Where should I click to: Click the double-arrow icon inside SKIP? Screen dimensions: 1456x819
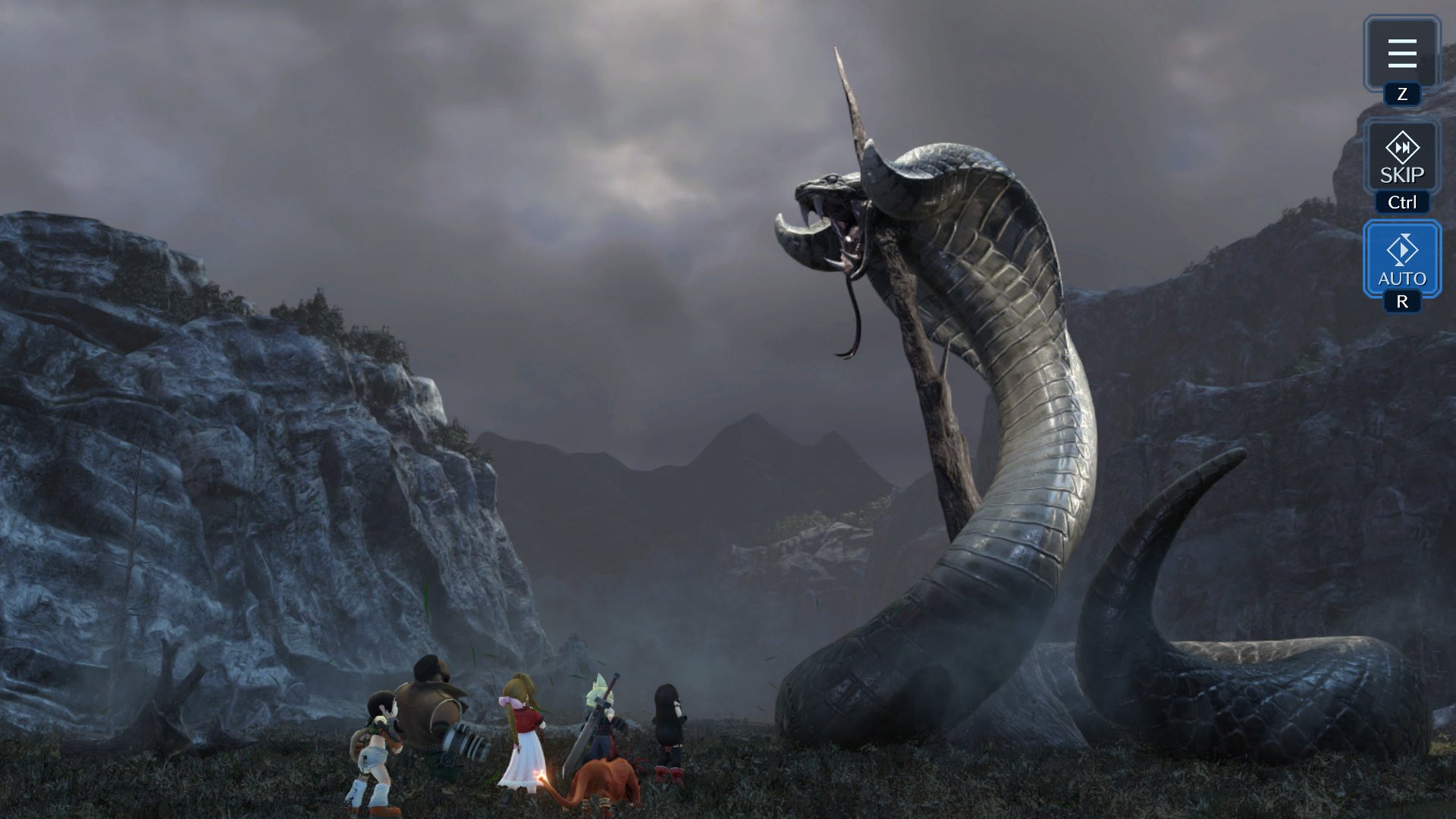click(x=1402, y=149)
